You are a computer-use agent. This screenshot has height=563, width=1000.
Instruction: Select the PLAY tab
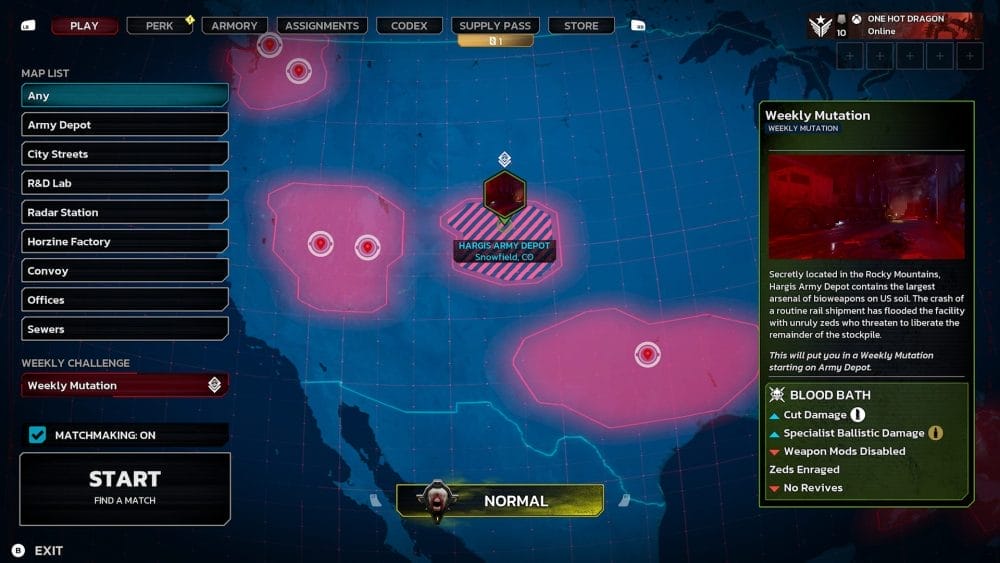pos(84,26)
